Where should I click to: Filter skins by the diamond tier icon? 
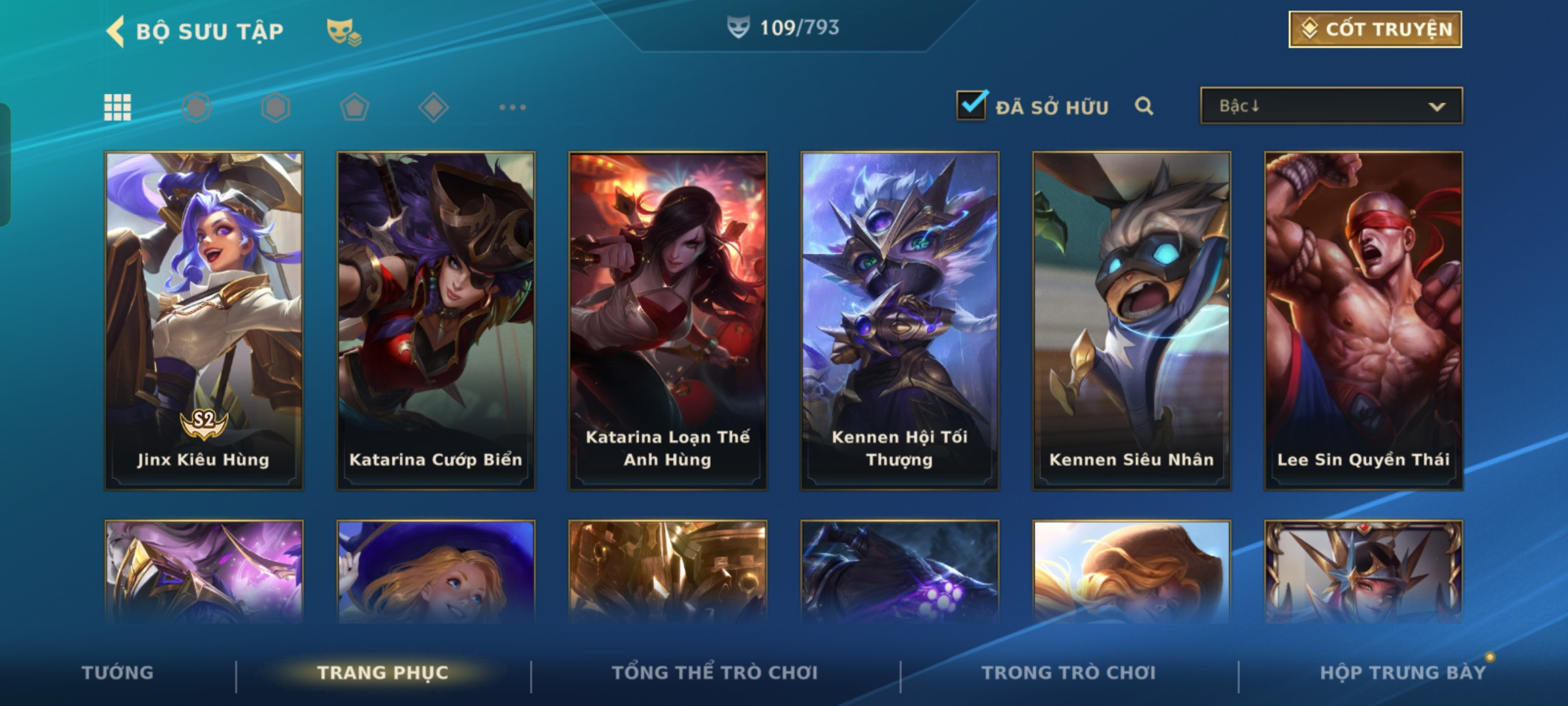pos(433,107)
